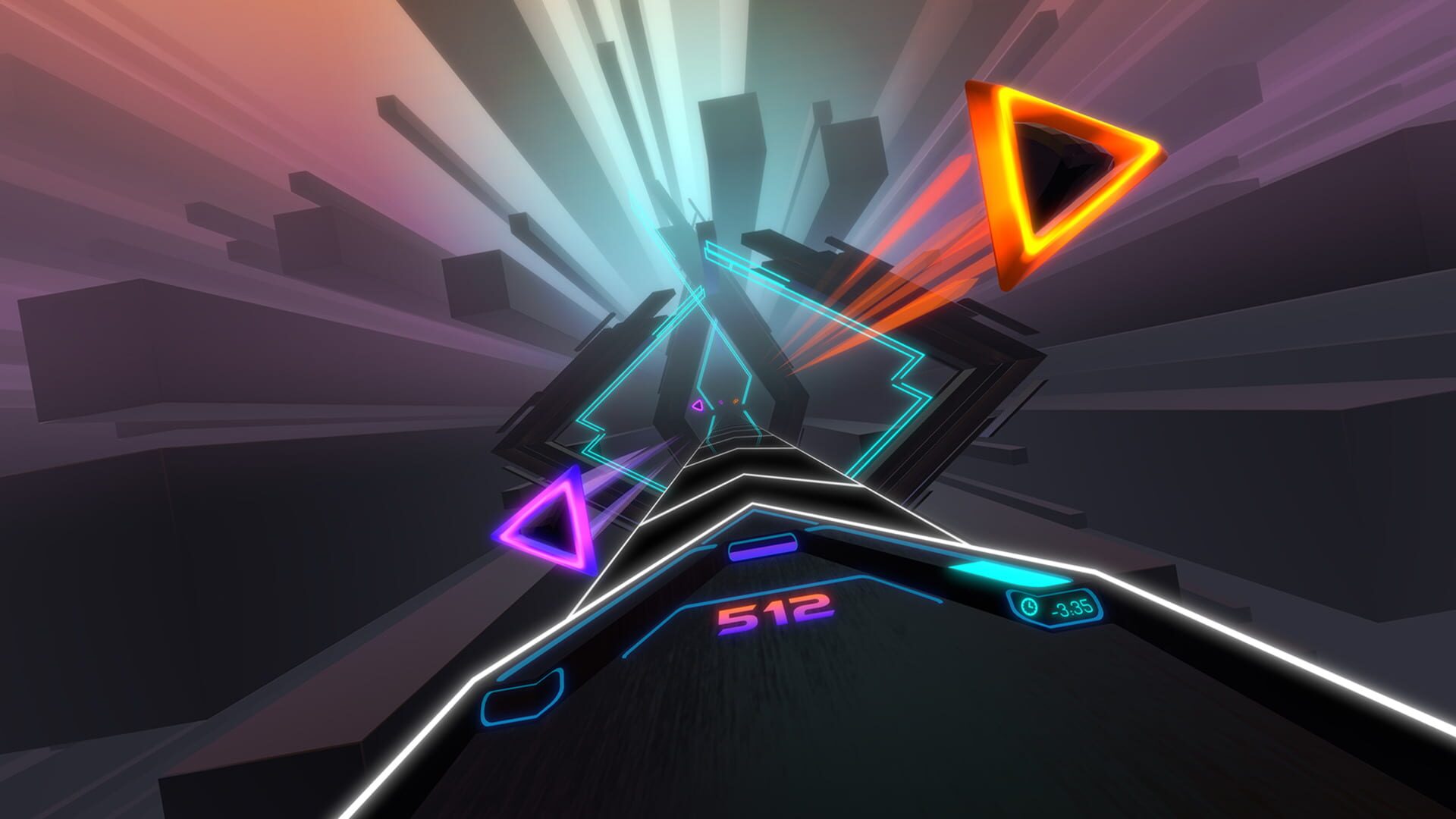Select the purple dot marker inside the tunnel
This screenshot has width=1456, height=819.
click(720, 403)
